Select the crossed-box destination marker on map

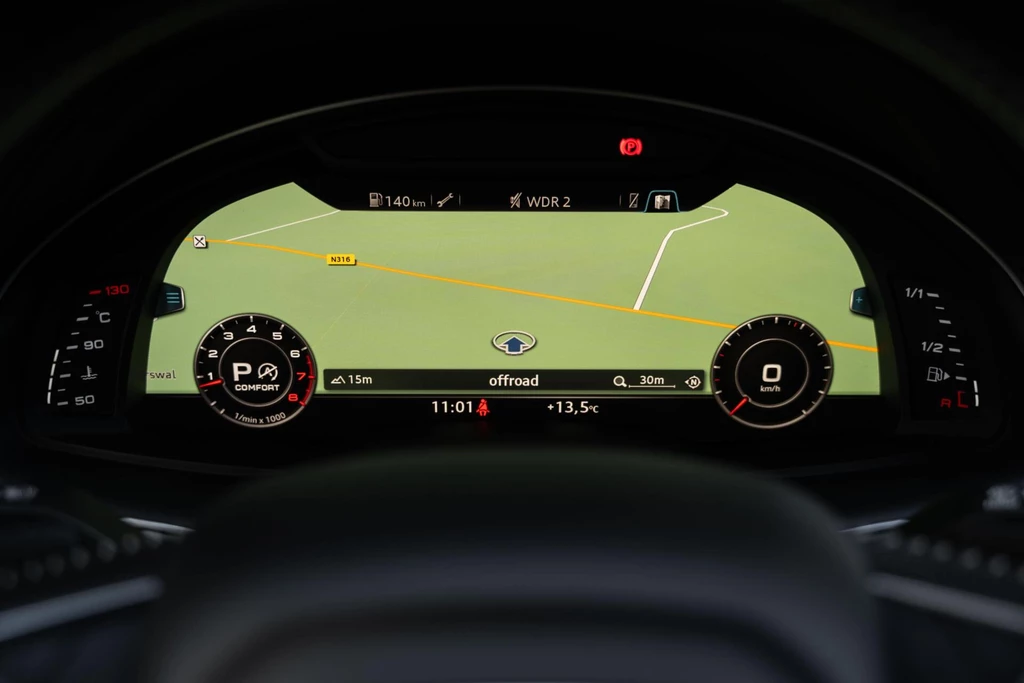tap(200, 241)
